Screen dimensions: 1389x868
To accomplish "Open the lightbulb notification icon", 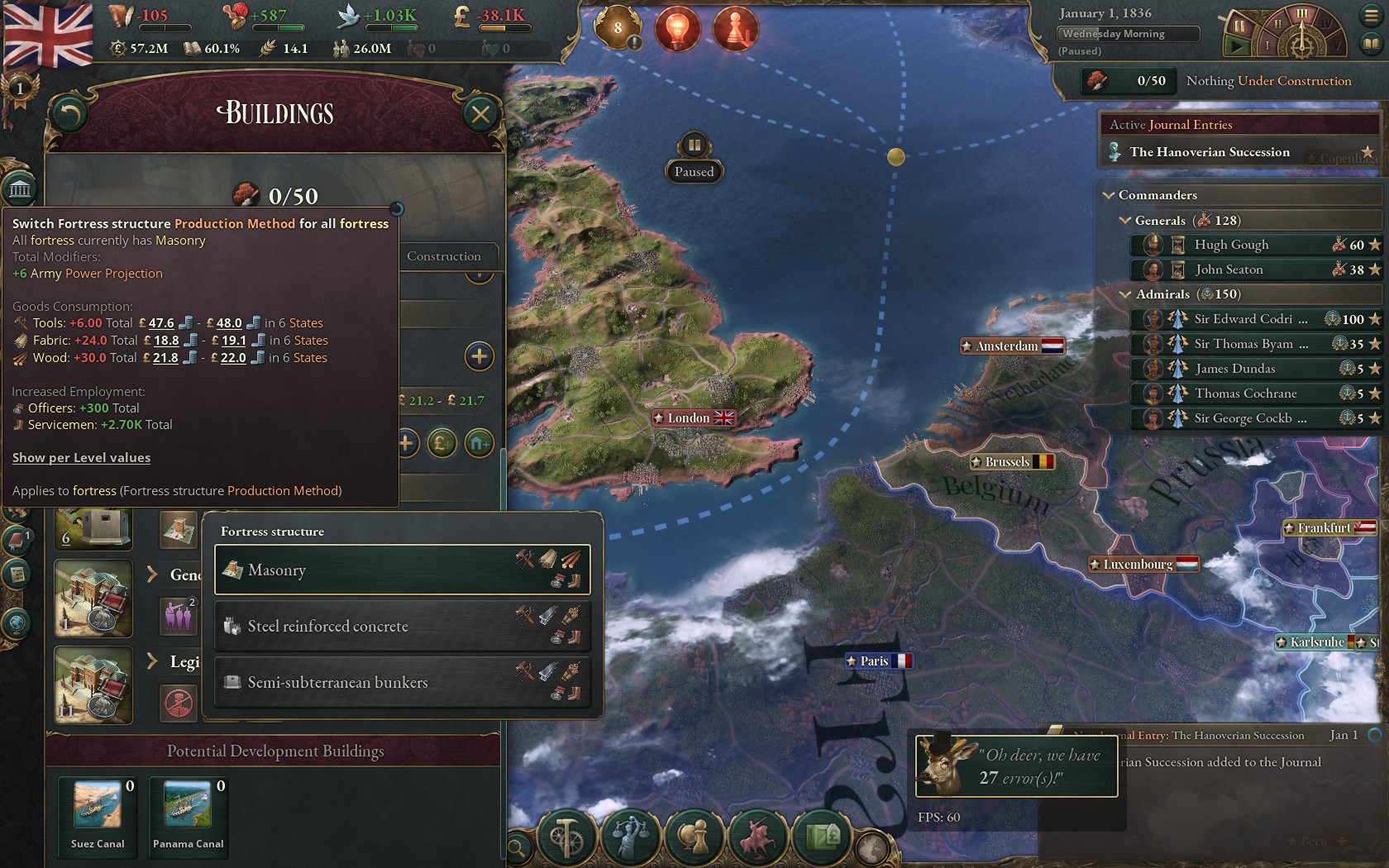I will (677, 29).
